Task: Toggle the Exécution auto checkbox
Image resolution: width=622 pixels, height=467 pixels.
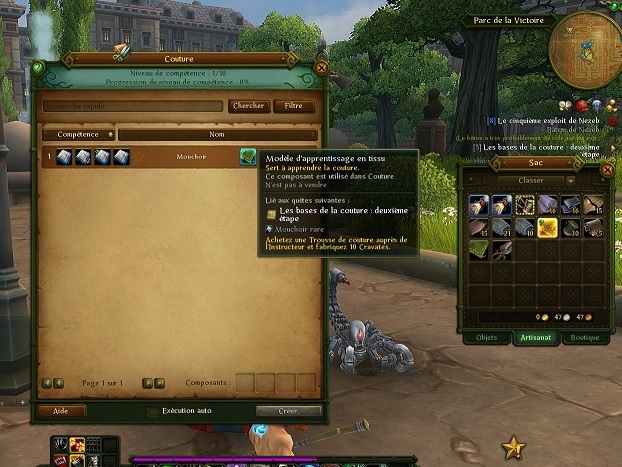Action: [x=152, y=411]
